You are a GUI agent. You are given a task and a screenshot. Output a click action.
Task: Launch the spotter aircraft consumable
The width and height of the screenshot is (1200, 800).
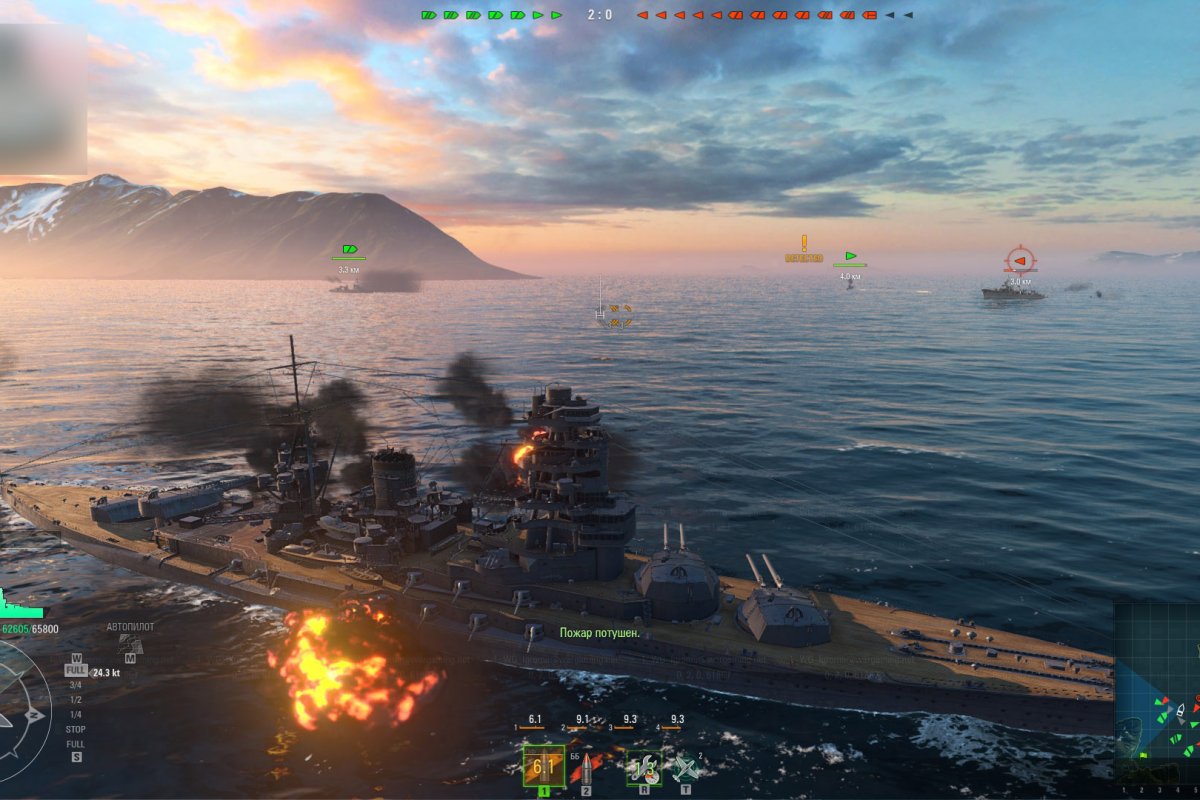pos(685,767)
